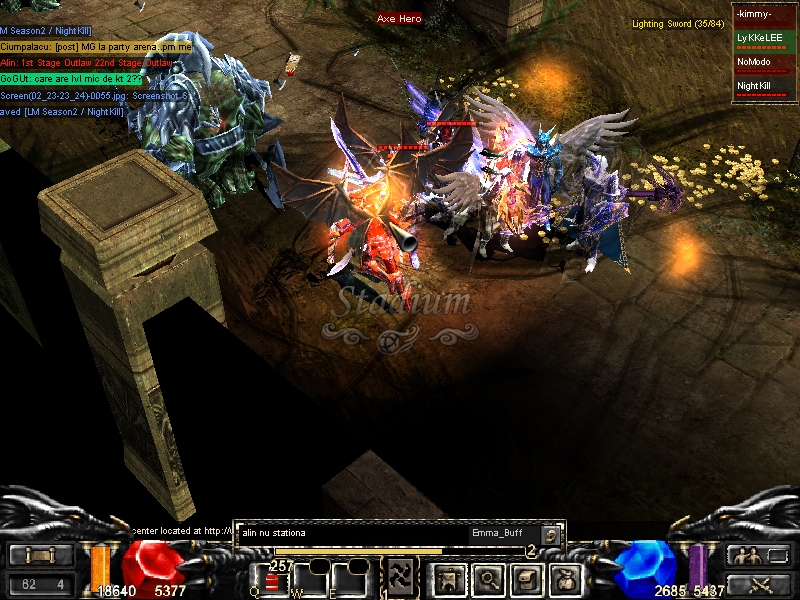Screen dimensions: 800x600
Task: Select party member LyKKeLEE
Action: pos(763,39)
